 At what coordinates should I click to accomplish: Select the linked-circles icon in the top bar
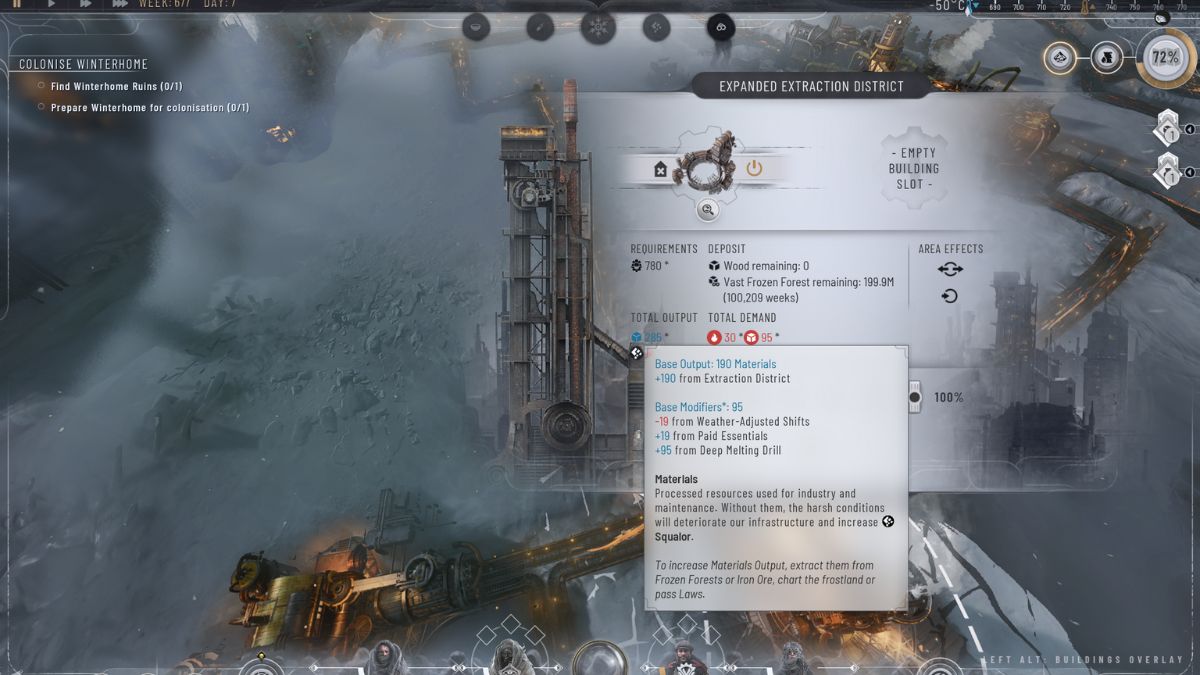720,27
